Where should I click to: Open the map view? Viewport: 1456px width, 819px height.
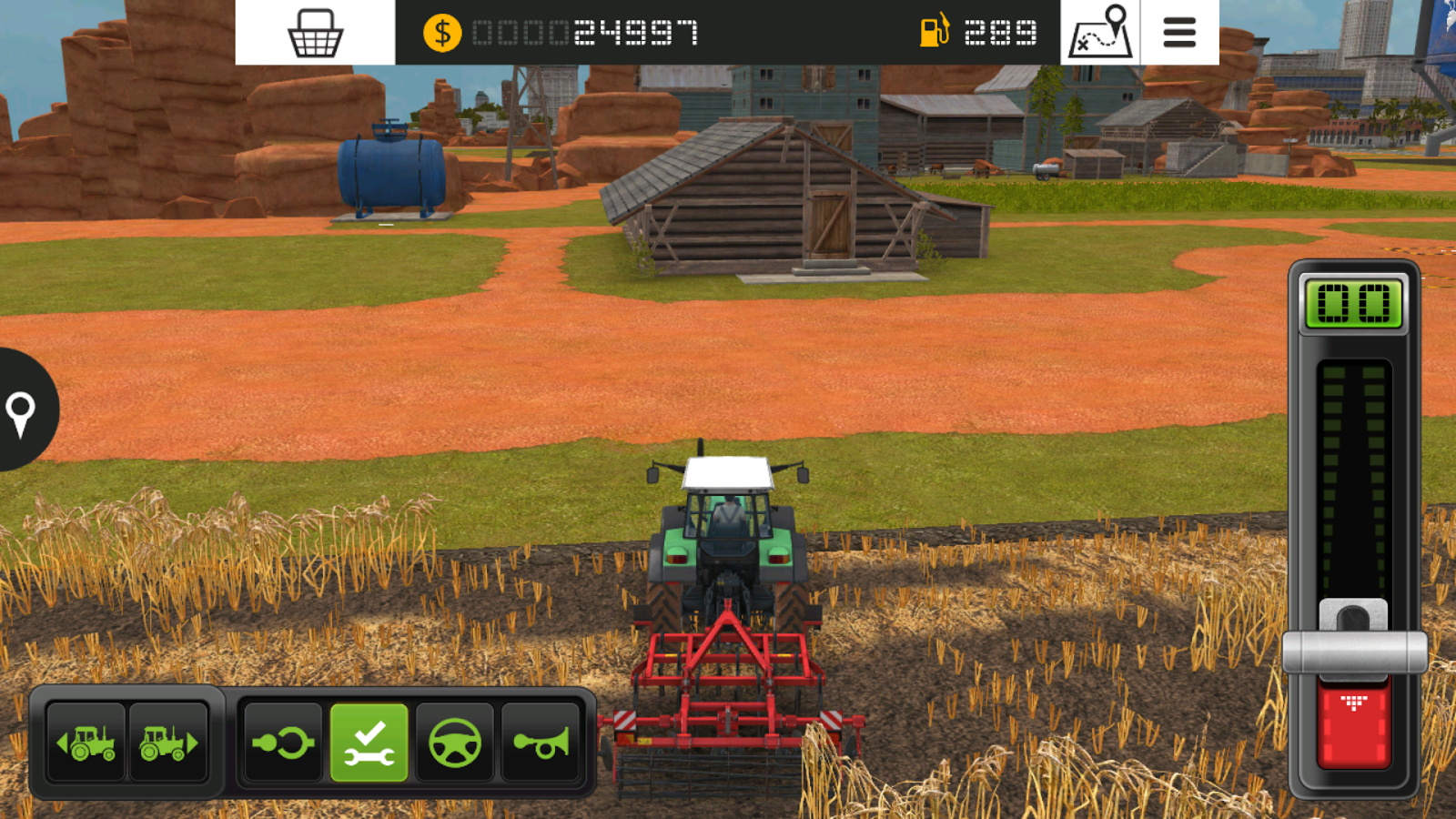click(x=1100, y=33)
